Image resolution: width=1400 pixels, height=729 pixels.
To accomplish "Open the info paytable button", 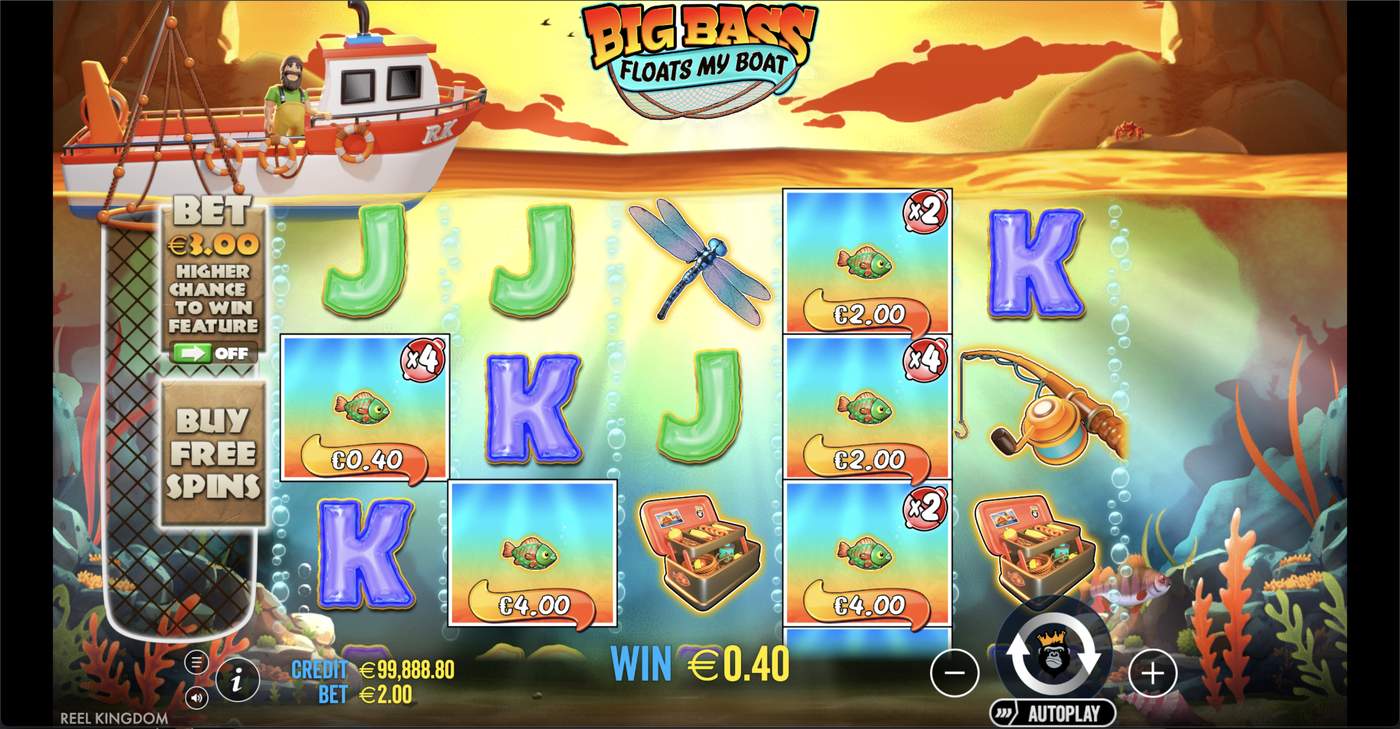I will [x=237, y=681].
